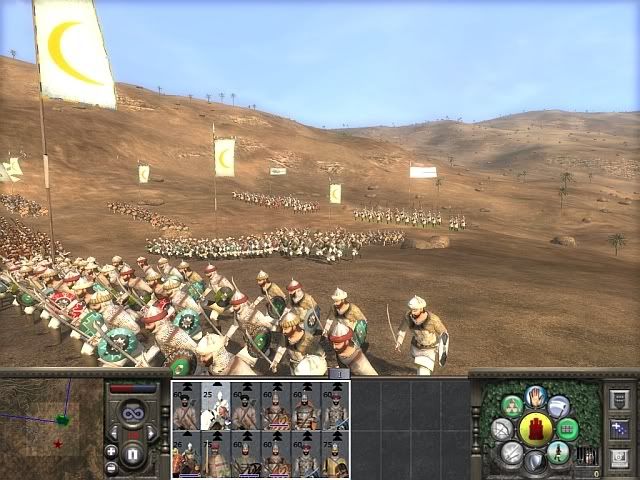The width and height of the screenshot is (640, 480).
Task: Toggle the green grid formation button
Action: (x=568, y=429)
